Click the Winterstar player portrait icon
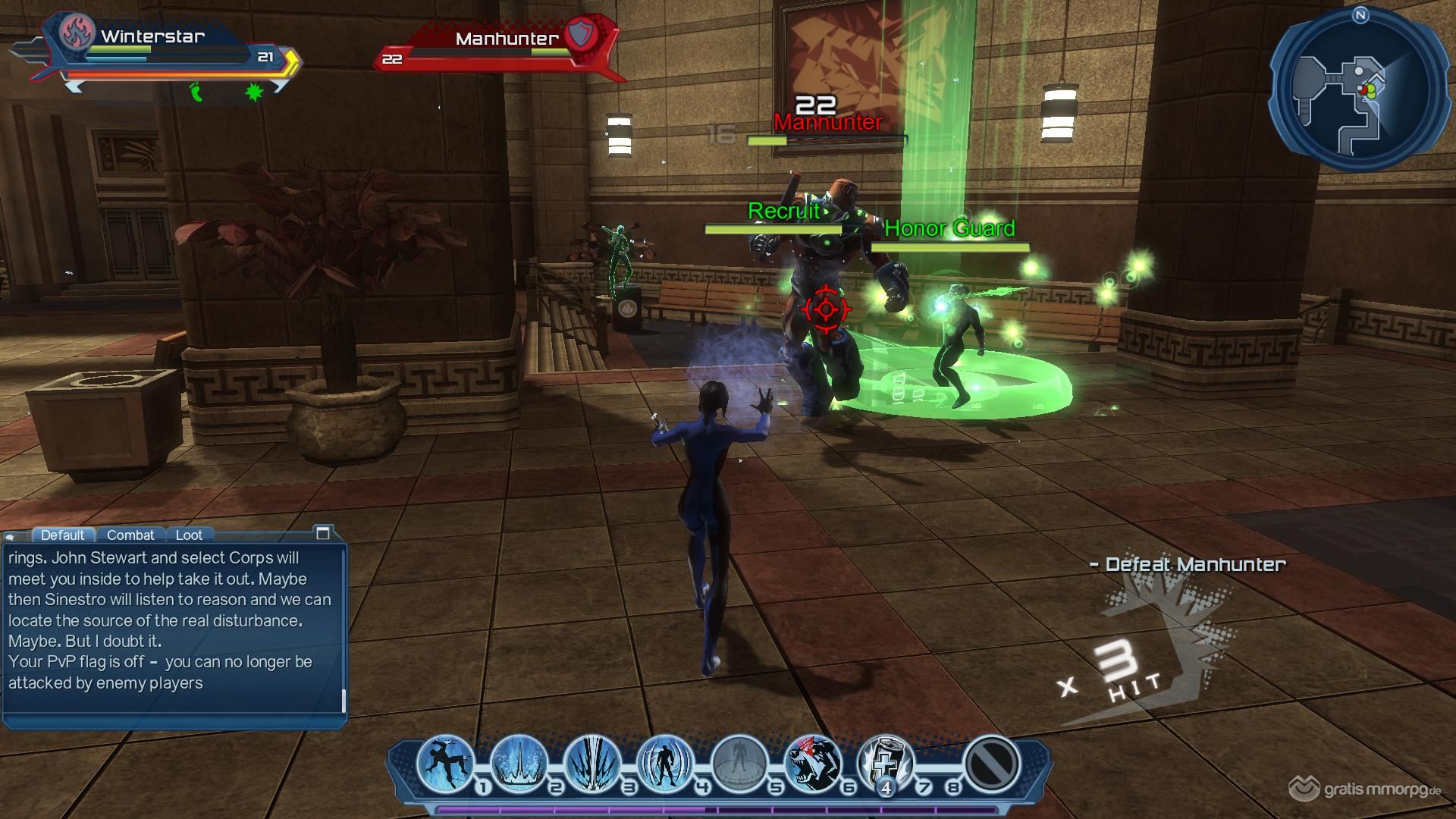 click(x=77, y=34)
